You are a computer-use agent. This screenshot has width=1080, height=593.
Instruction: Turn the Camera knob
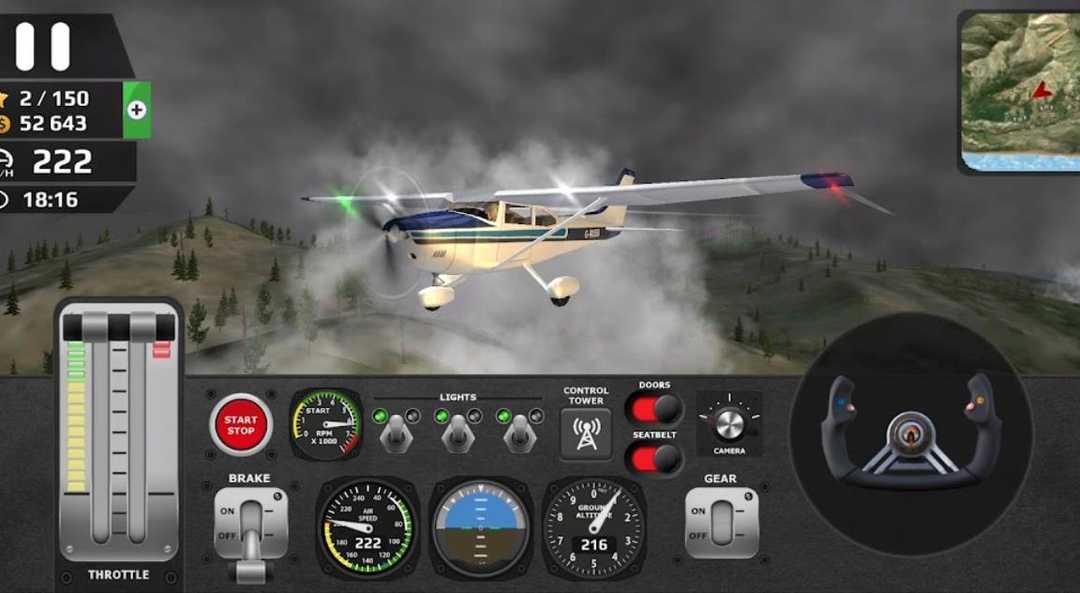tap(729, 423)
